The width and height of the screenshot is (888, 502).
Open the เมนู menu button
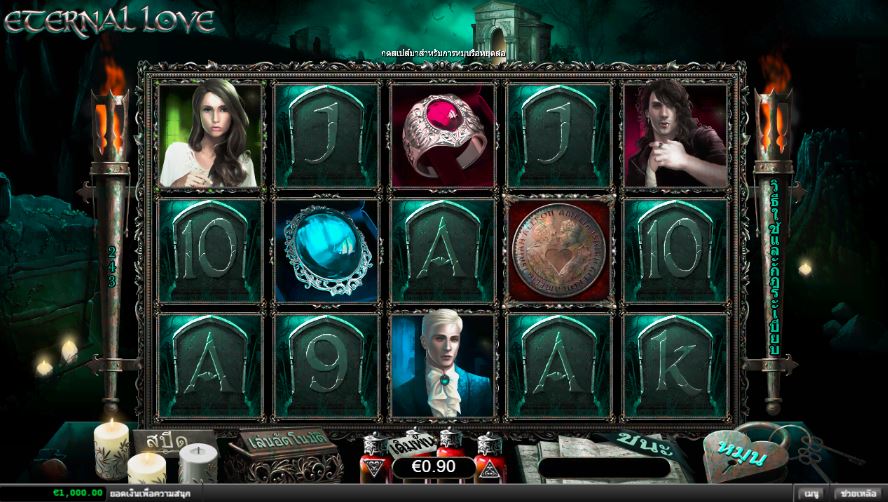click(811, 493)
